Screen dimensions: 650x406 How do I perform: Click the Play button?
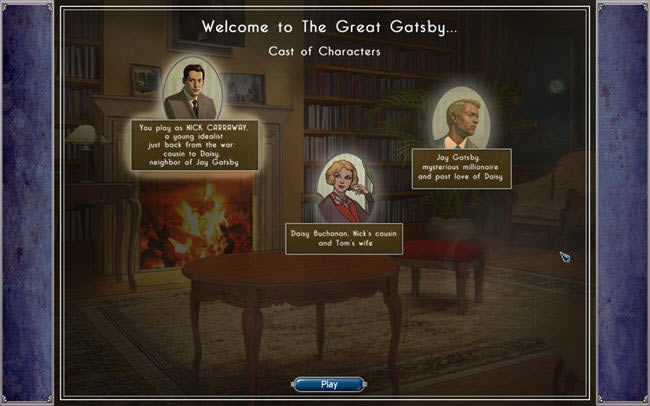coord(329,384)
